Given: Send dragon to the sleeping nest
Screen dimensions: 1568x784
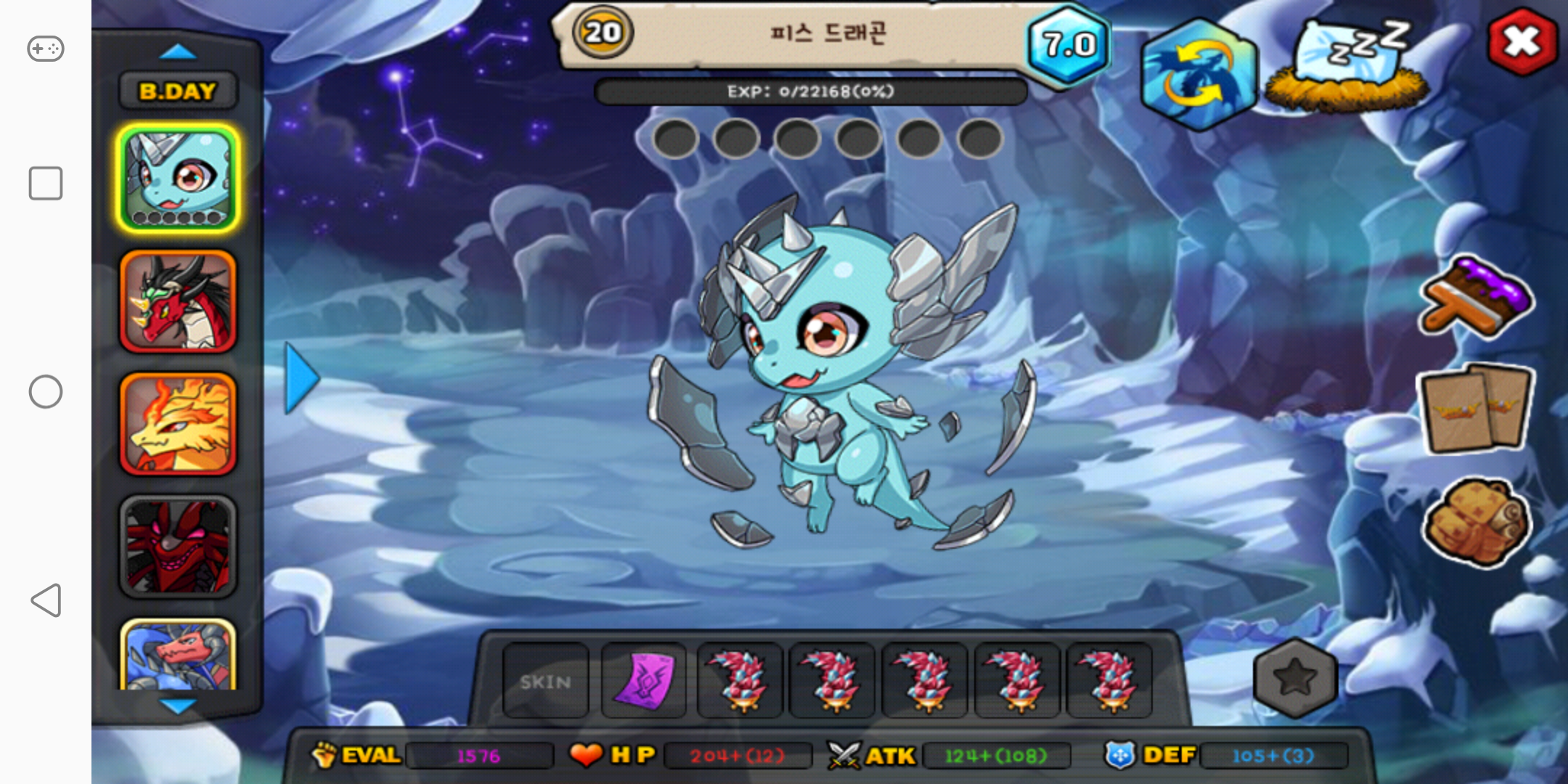Looking at the screenshot, I should point(1348,67).
